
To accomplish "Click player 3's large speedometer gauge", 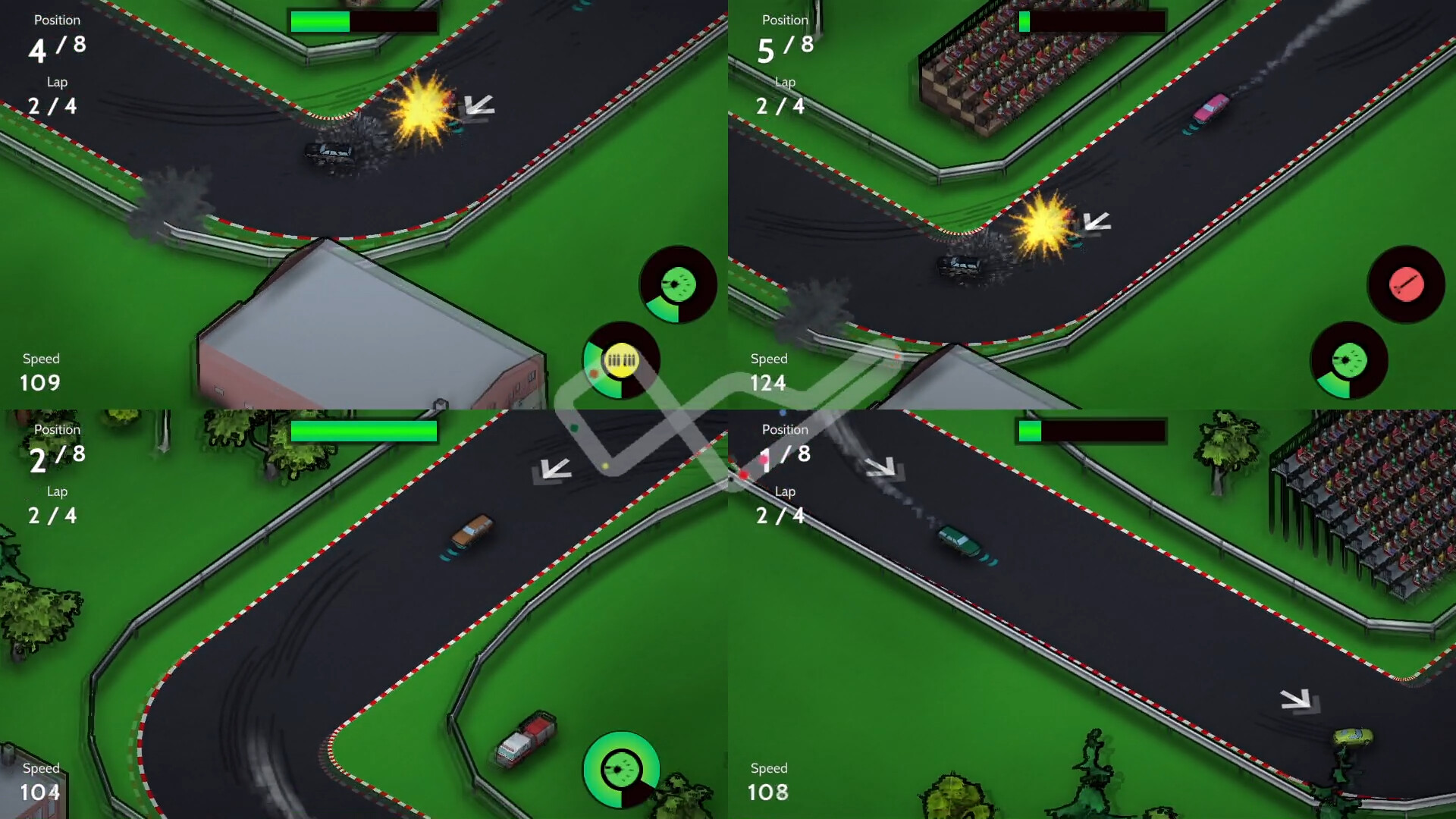I will (x=622, y=769).
